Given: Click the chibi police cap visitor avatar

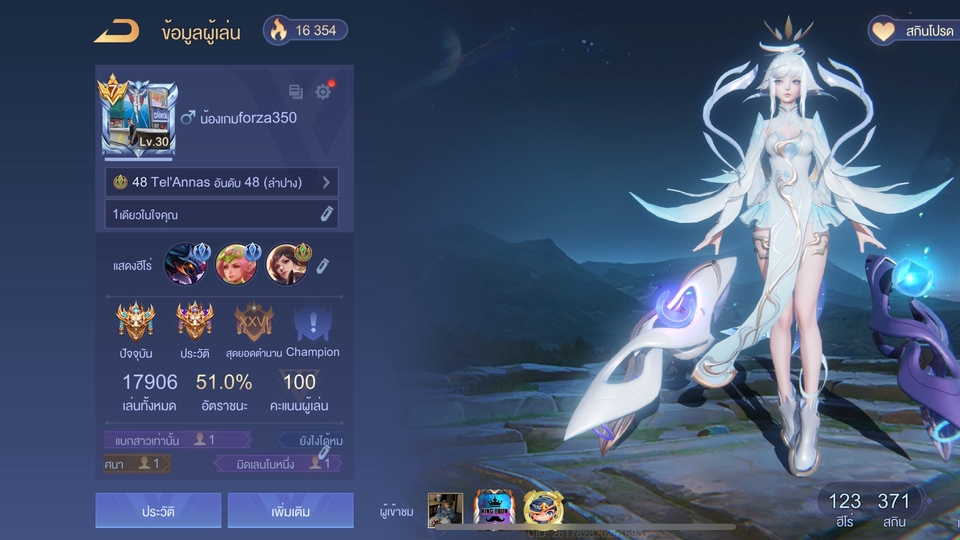Looking at the screenshot, I should point(543,509).
